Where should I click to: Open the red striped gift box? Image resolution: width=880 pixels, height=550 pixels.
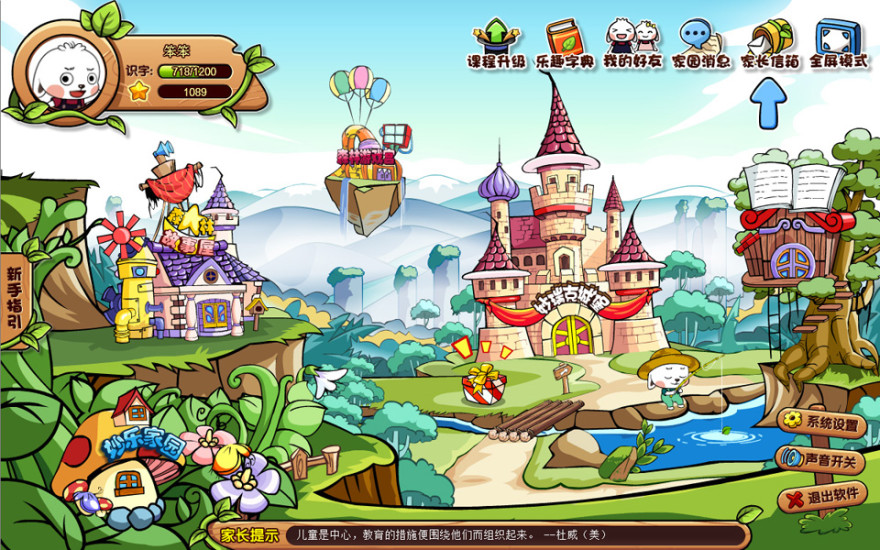[484, 384]
